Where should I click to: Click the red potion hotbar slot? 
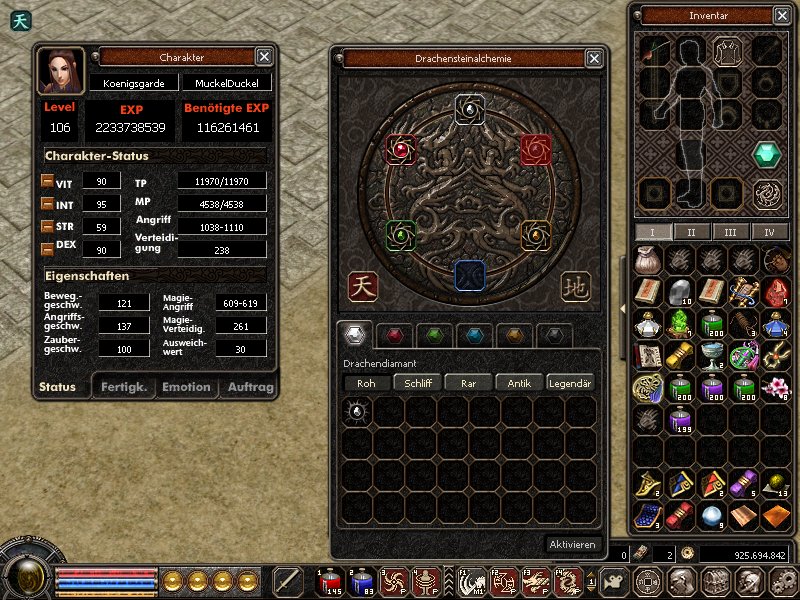tap(328, 580)
